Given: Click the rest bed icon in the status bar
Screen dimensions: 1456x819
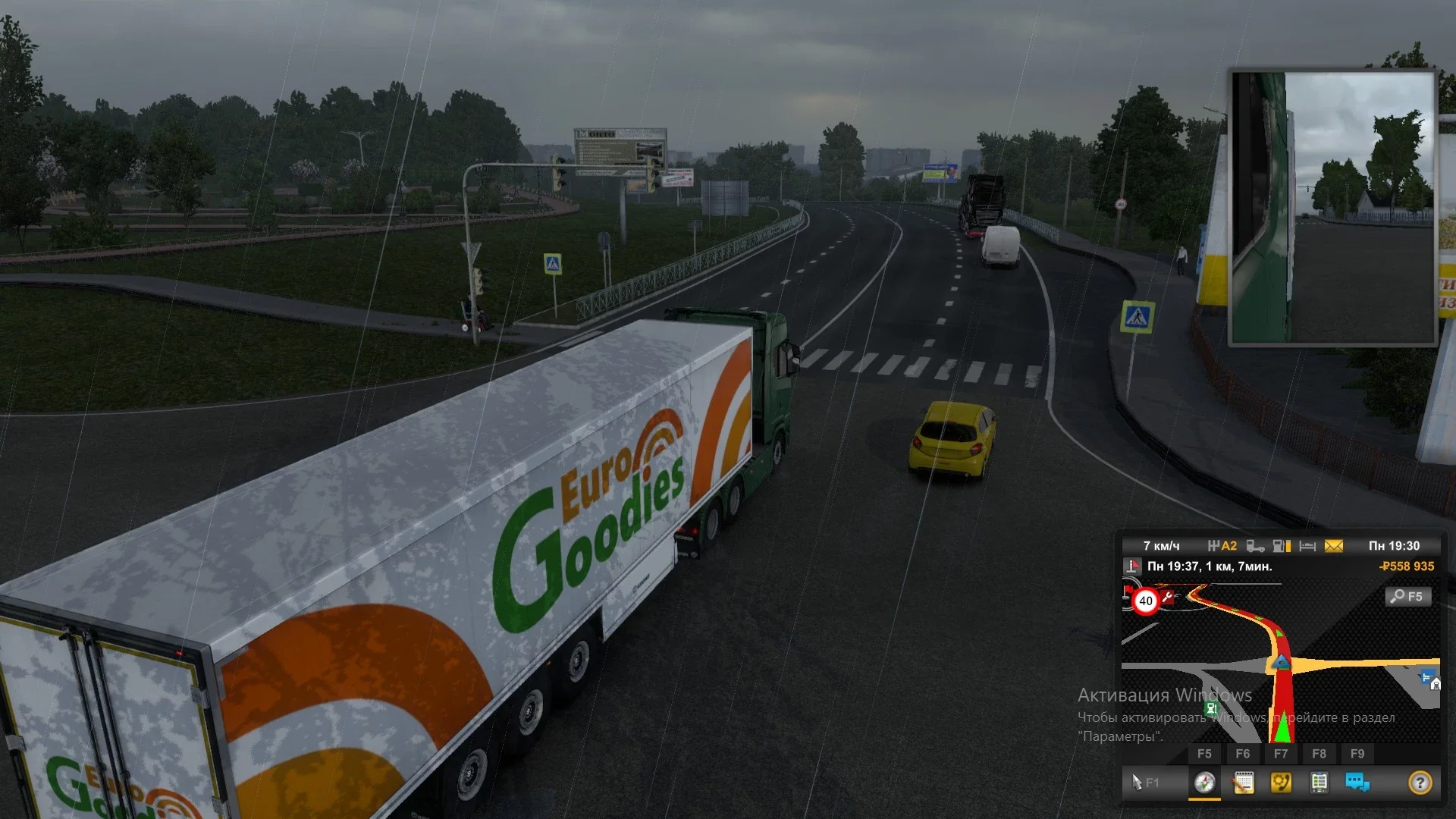Looking at the screenshot, I should [1307, 545].
